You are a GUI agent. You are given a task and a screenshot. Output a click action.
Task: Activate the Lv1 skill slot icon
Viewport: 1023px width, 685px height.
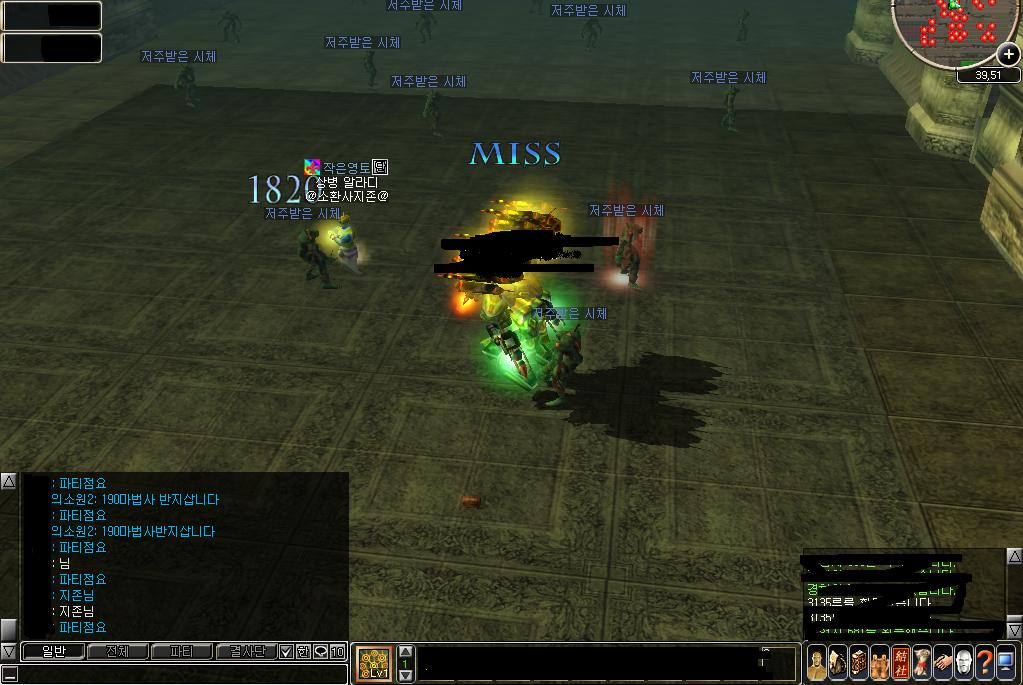tap(374, 663)
